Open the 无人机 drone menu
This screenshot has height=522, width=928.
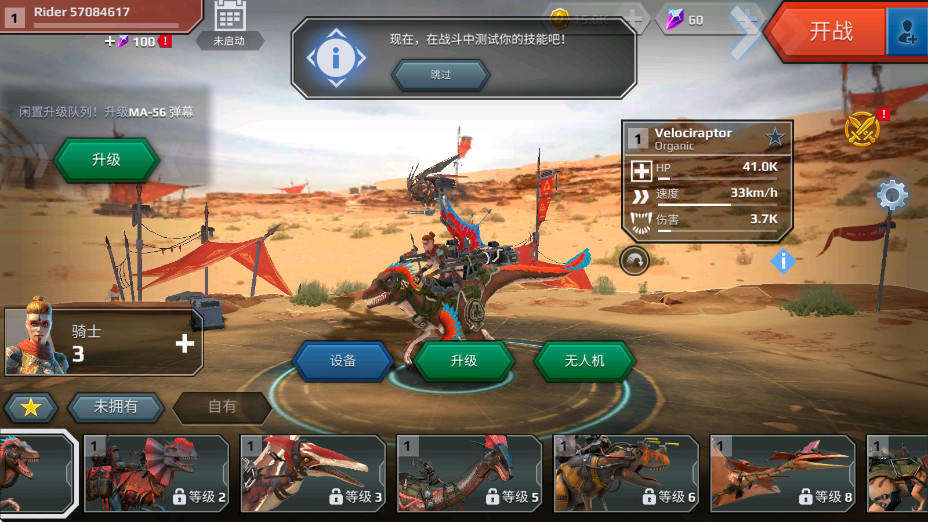tap(584, 361)
